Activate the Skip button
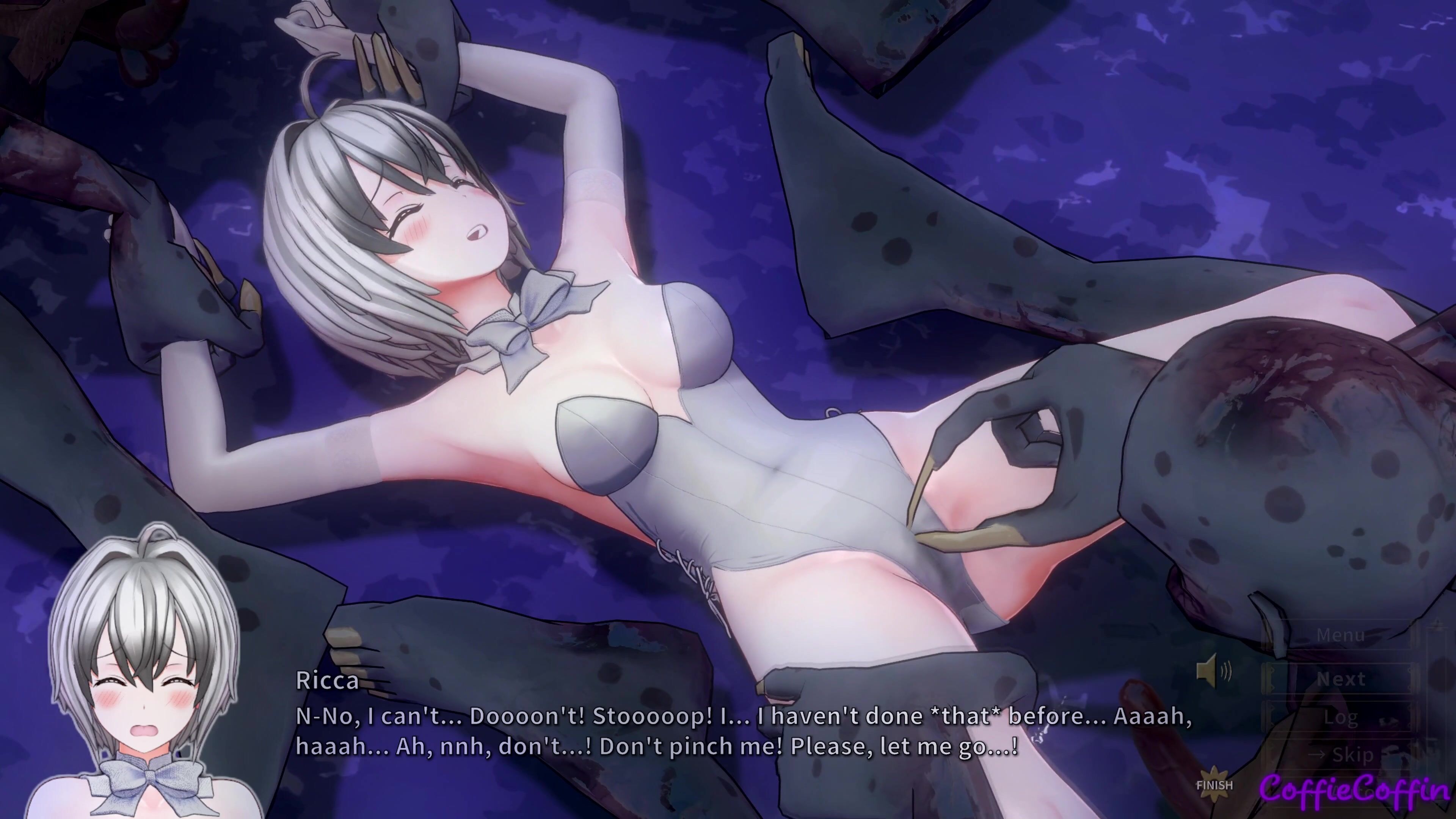 pos(1340,755)
